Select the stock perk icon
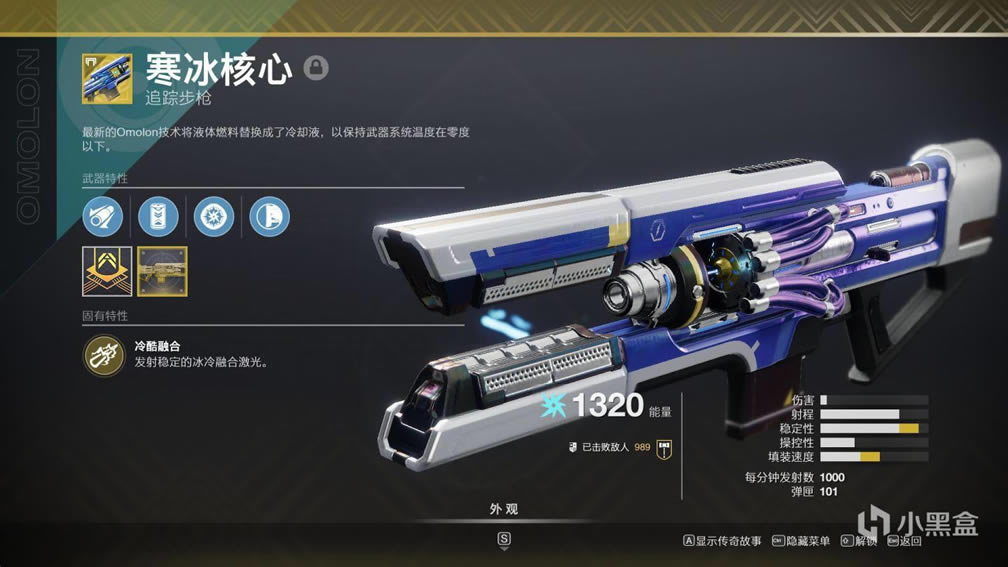 tap(269, 216)
